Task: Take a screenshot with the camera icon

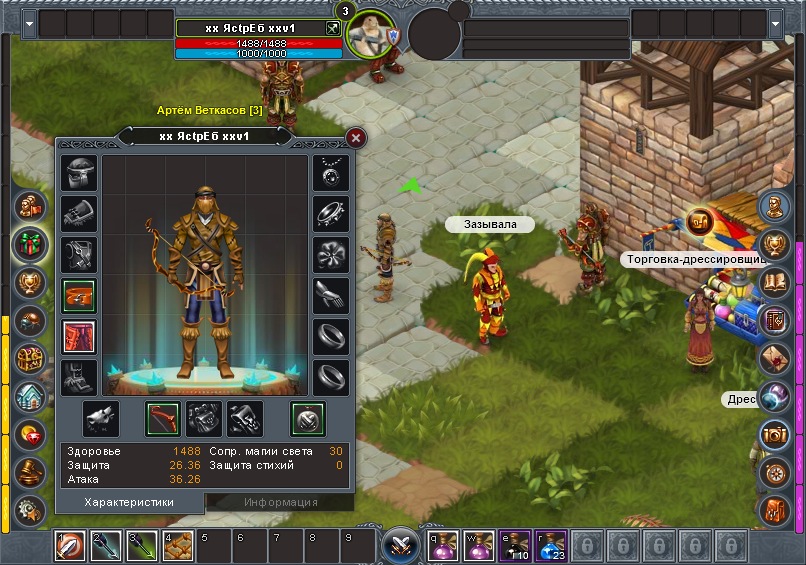Action: coord(776,434)
